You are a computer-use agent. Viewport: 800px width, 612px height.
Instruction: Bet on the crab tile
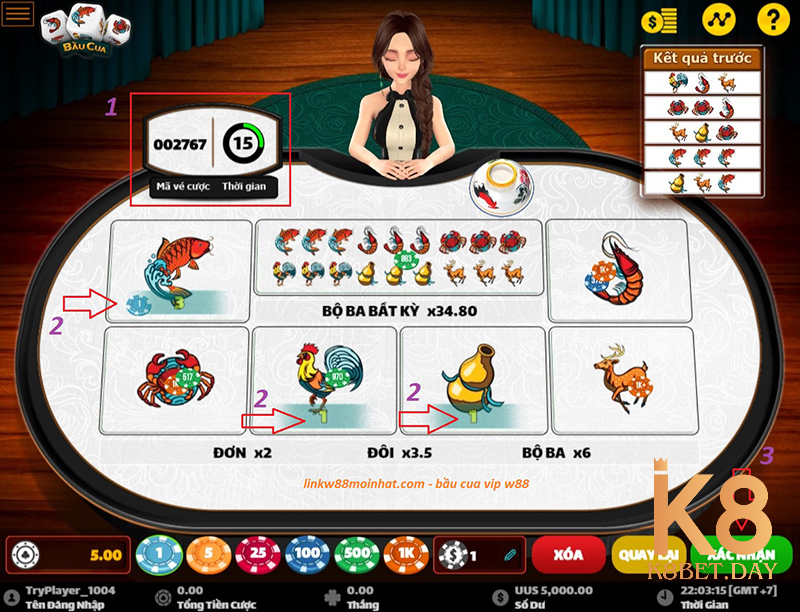pyautogui.click(x=175, y=380)
